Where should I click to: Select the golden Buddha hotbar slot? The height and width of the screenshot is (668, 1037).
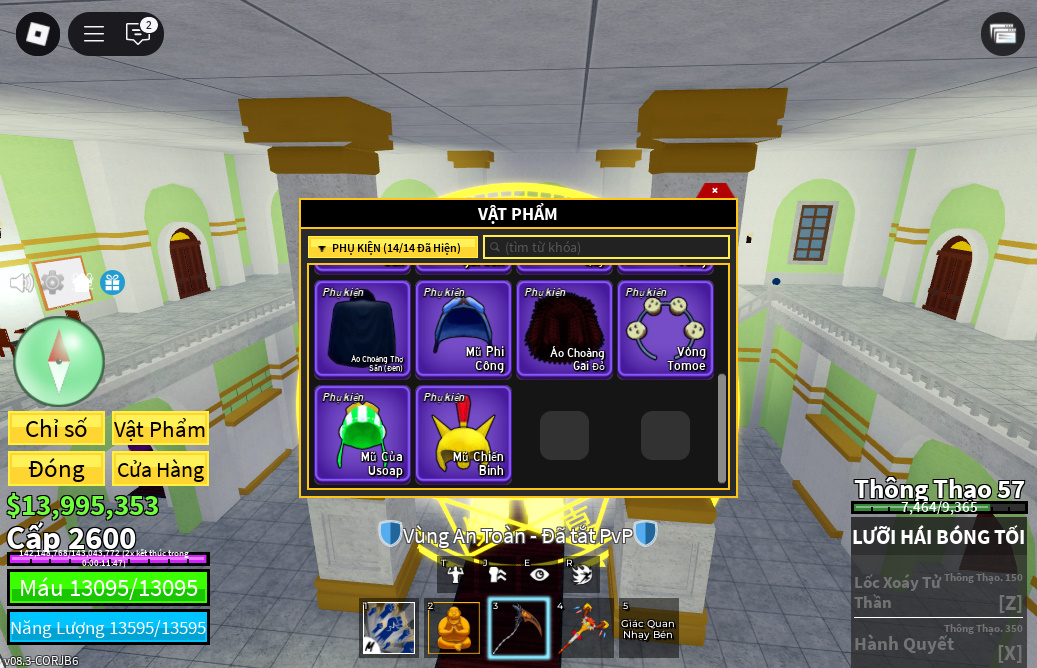click(453, 628)
